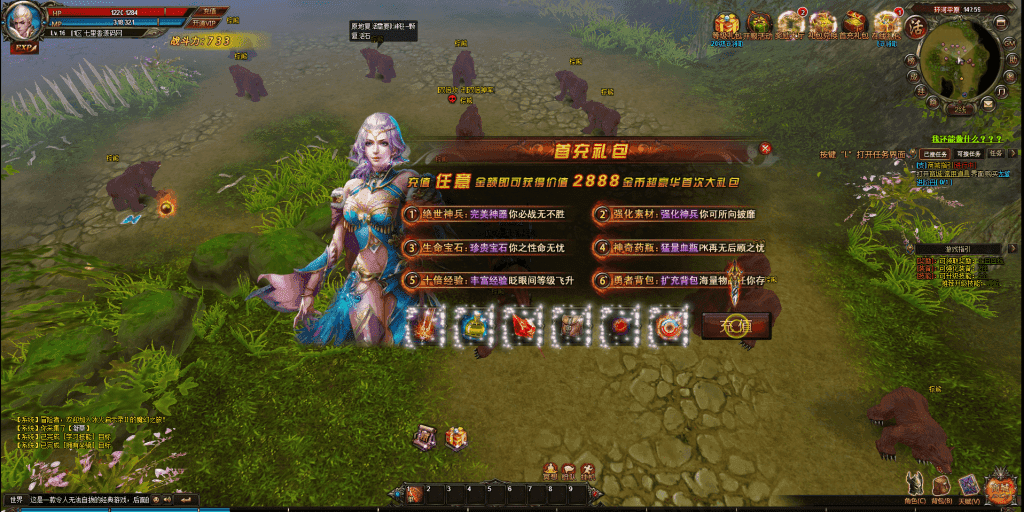
Task: Select the red gemstone reward slot
Action: tap(523, 325)
